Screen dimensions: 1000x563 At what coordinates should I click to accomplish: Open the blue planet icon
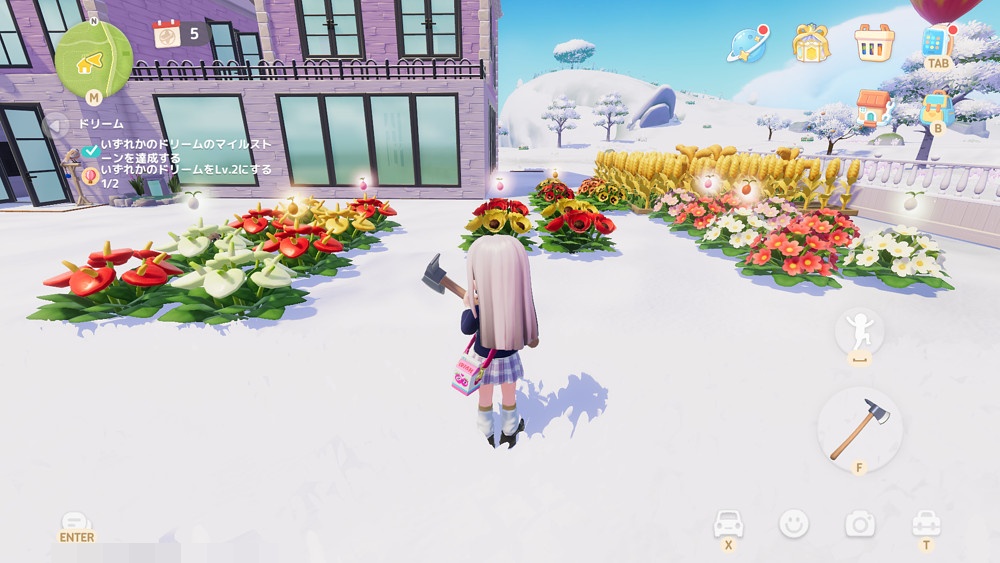click(x=748, y=43)
